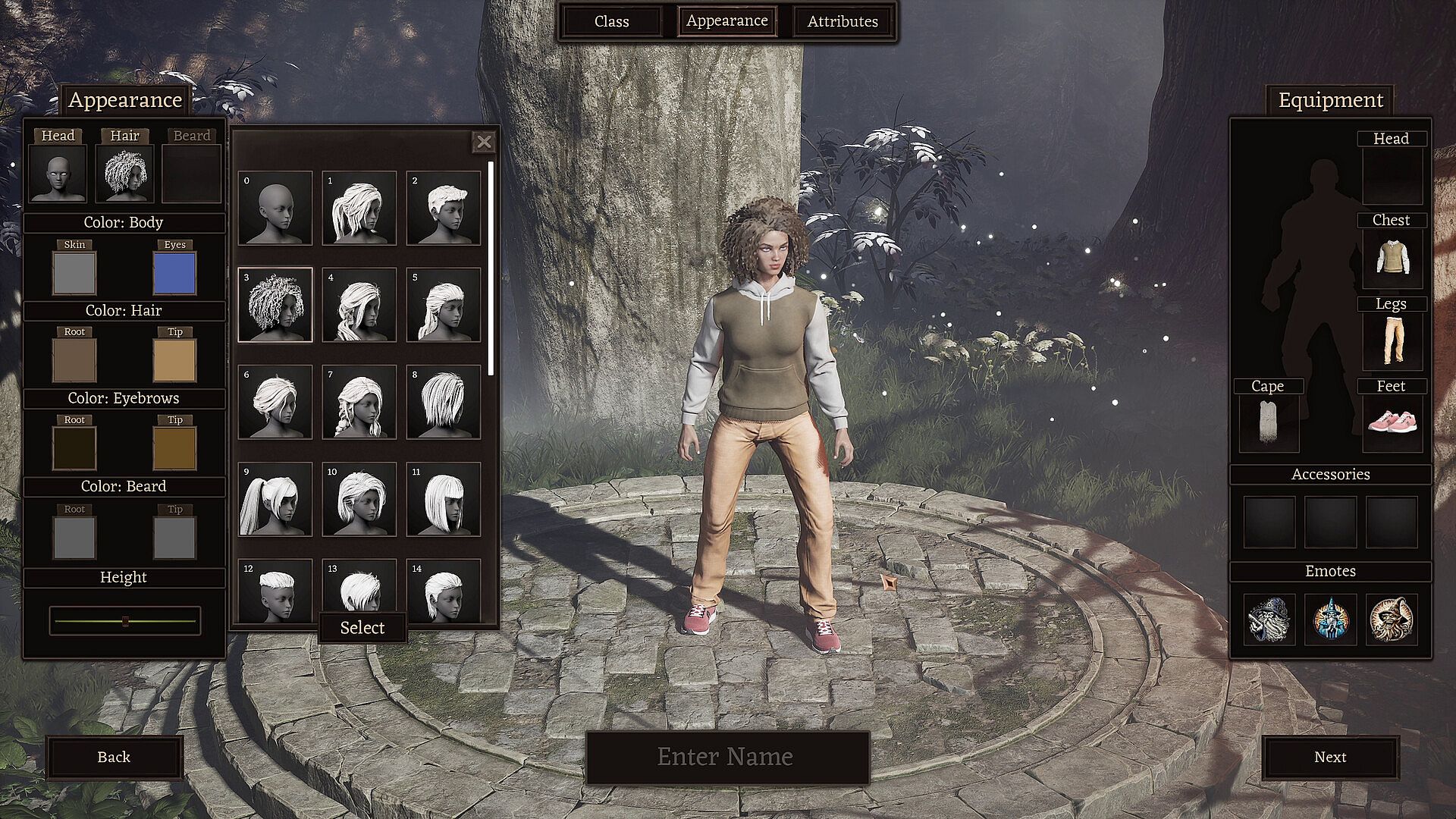Edit the eyebrows Root color swatch
The image size is (1456, 819).
(74, 447)
